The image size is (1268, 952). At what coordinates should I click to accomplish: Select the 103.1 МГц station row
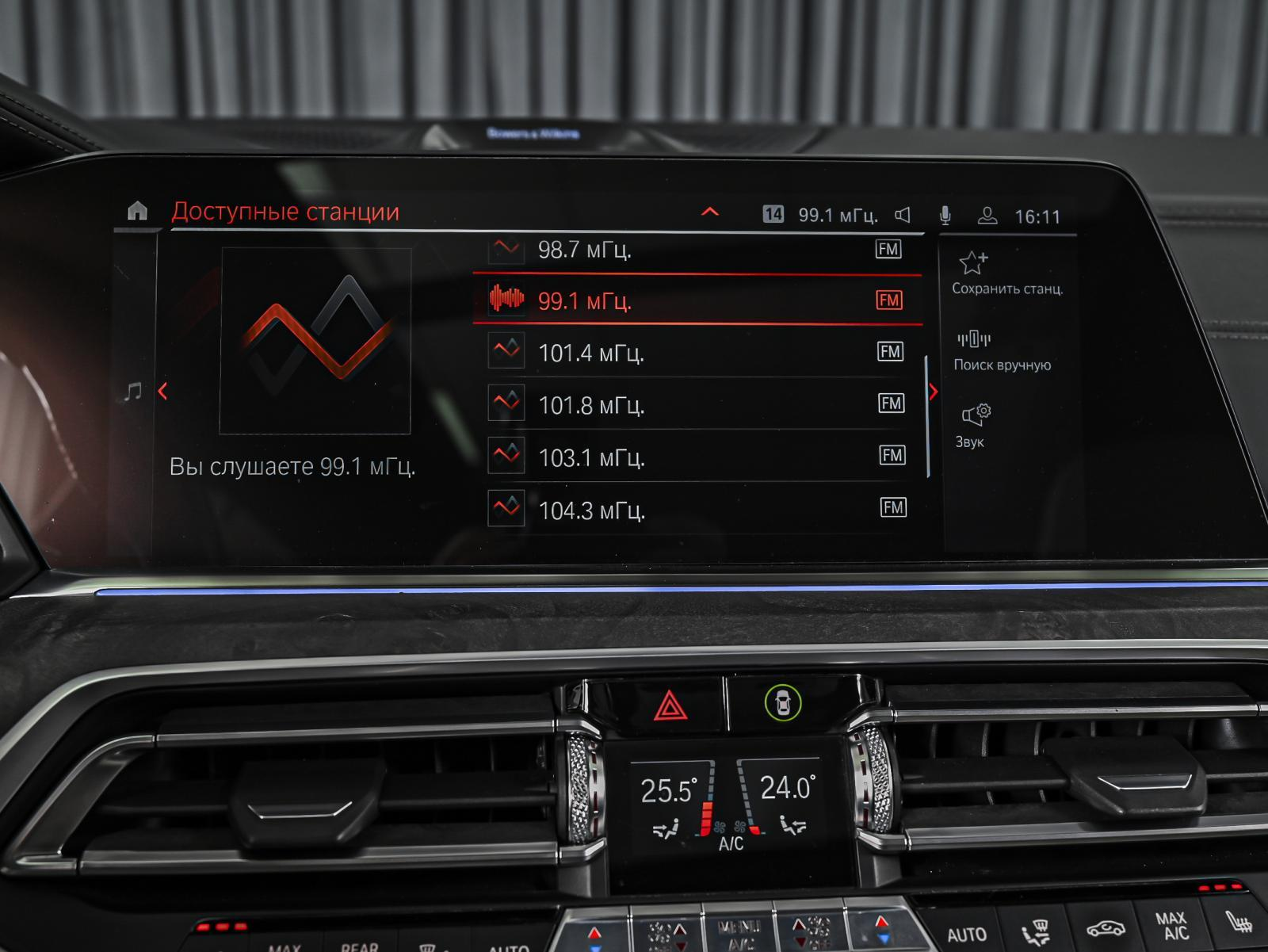click(697, 457)
